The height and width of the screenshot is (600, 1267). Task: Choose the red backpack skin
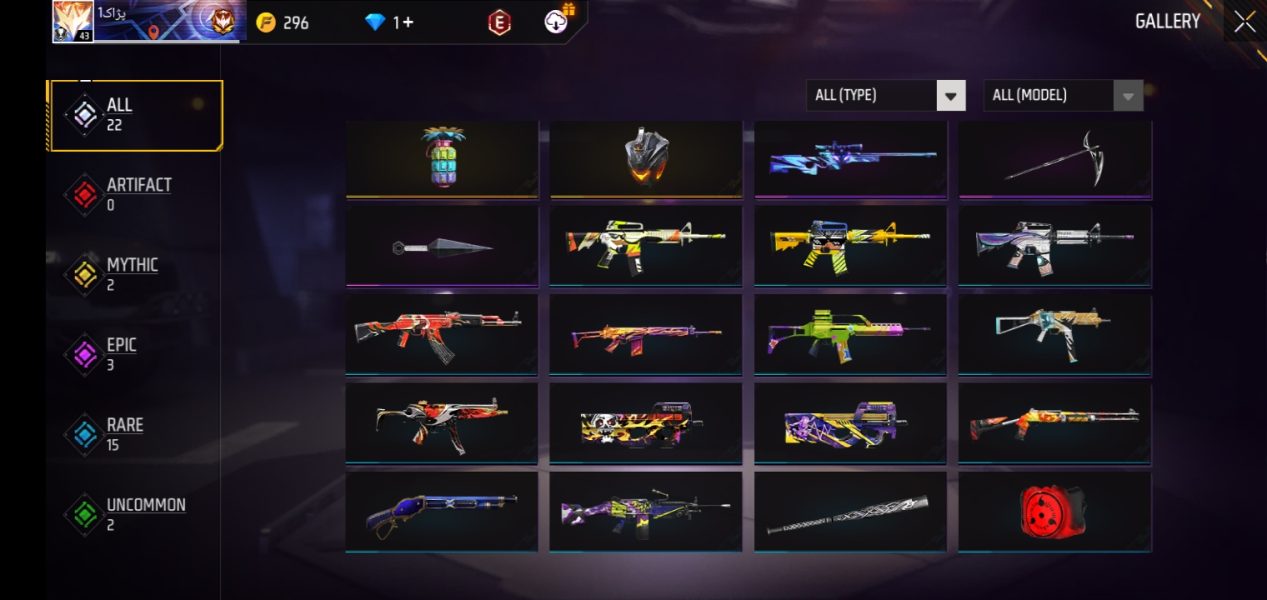click(1054, 511)
